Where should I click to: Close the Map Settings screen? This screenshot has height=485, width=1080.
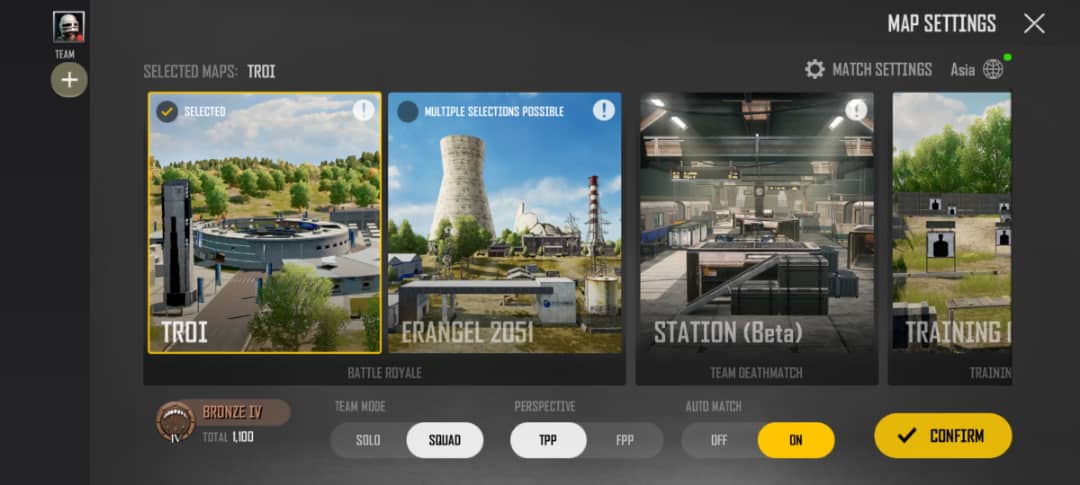click(x=1034, y=24)
